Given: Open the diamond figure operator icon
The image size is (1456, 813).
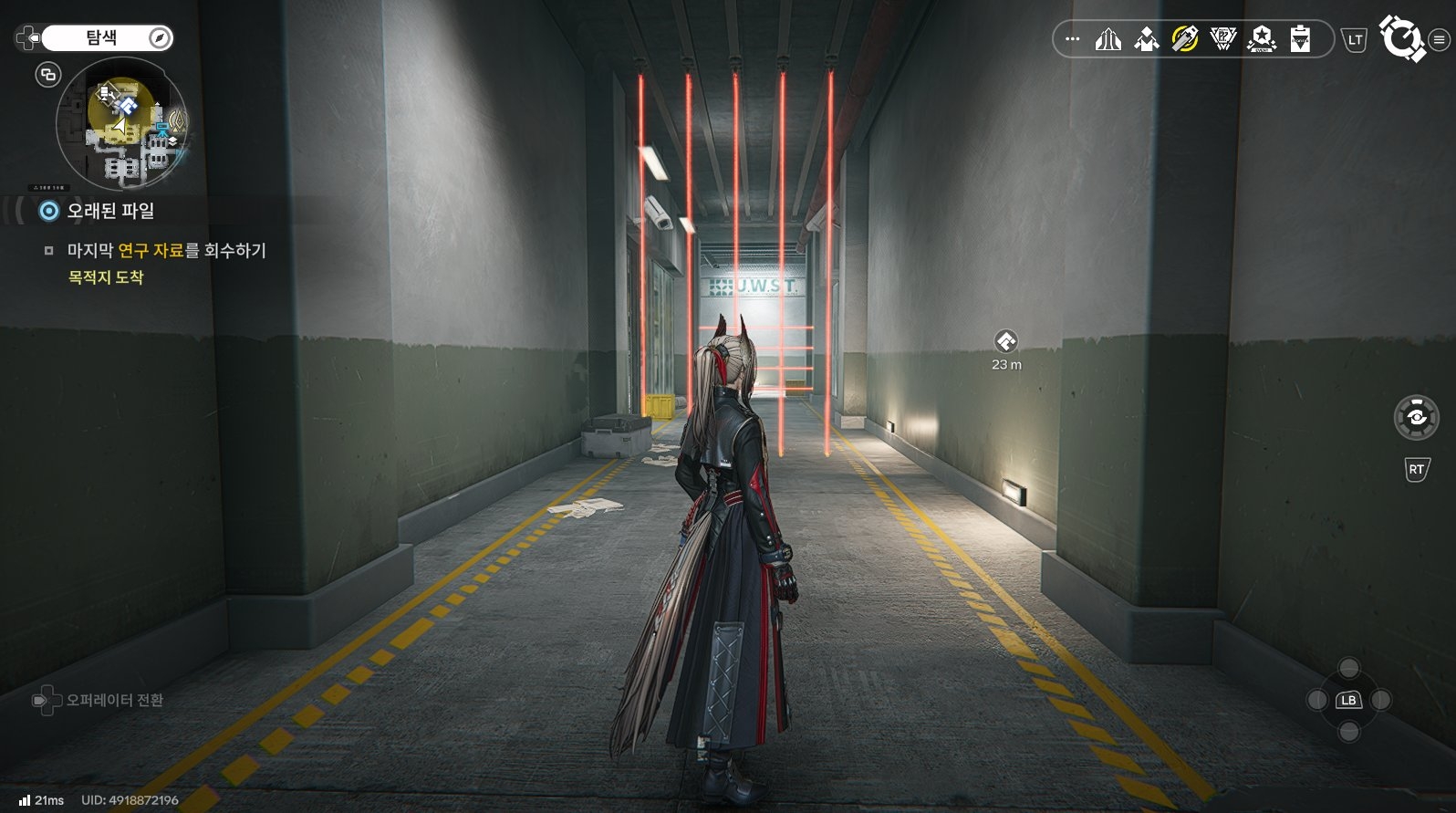Looking at the screenshot, I should 1146,39.
